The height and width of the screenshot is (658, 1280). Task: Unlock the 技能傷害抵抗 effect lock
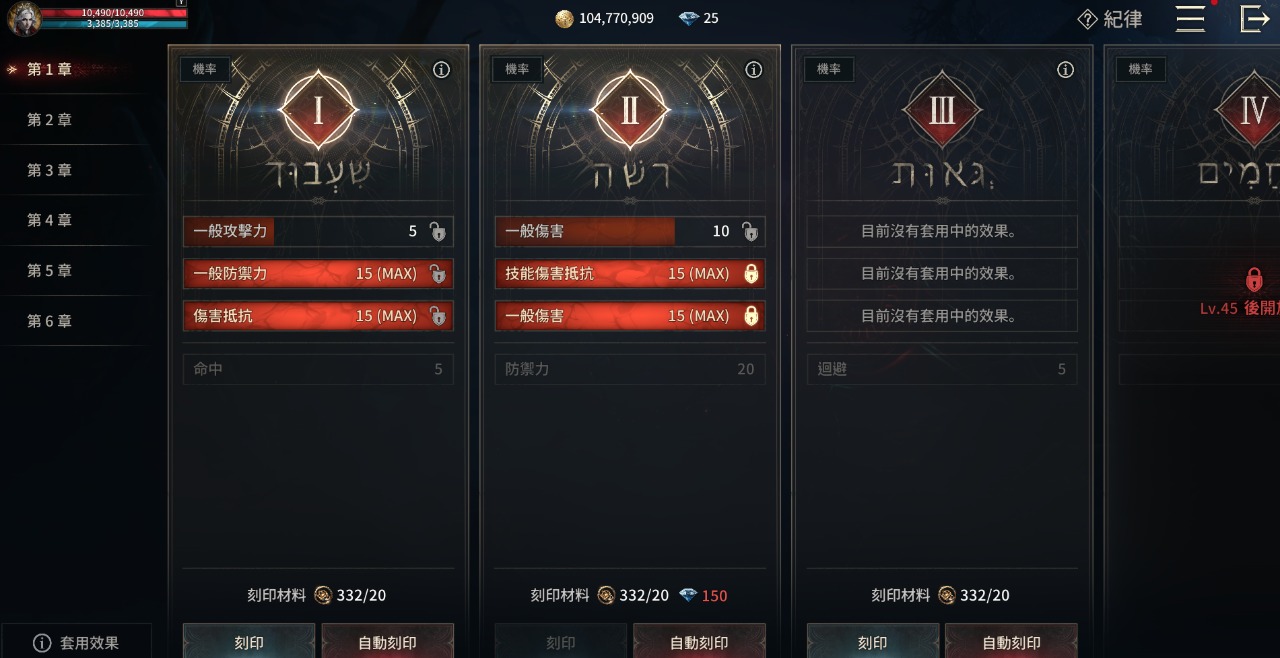[x=751, y=274]
